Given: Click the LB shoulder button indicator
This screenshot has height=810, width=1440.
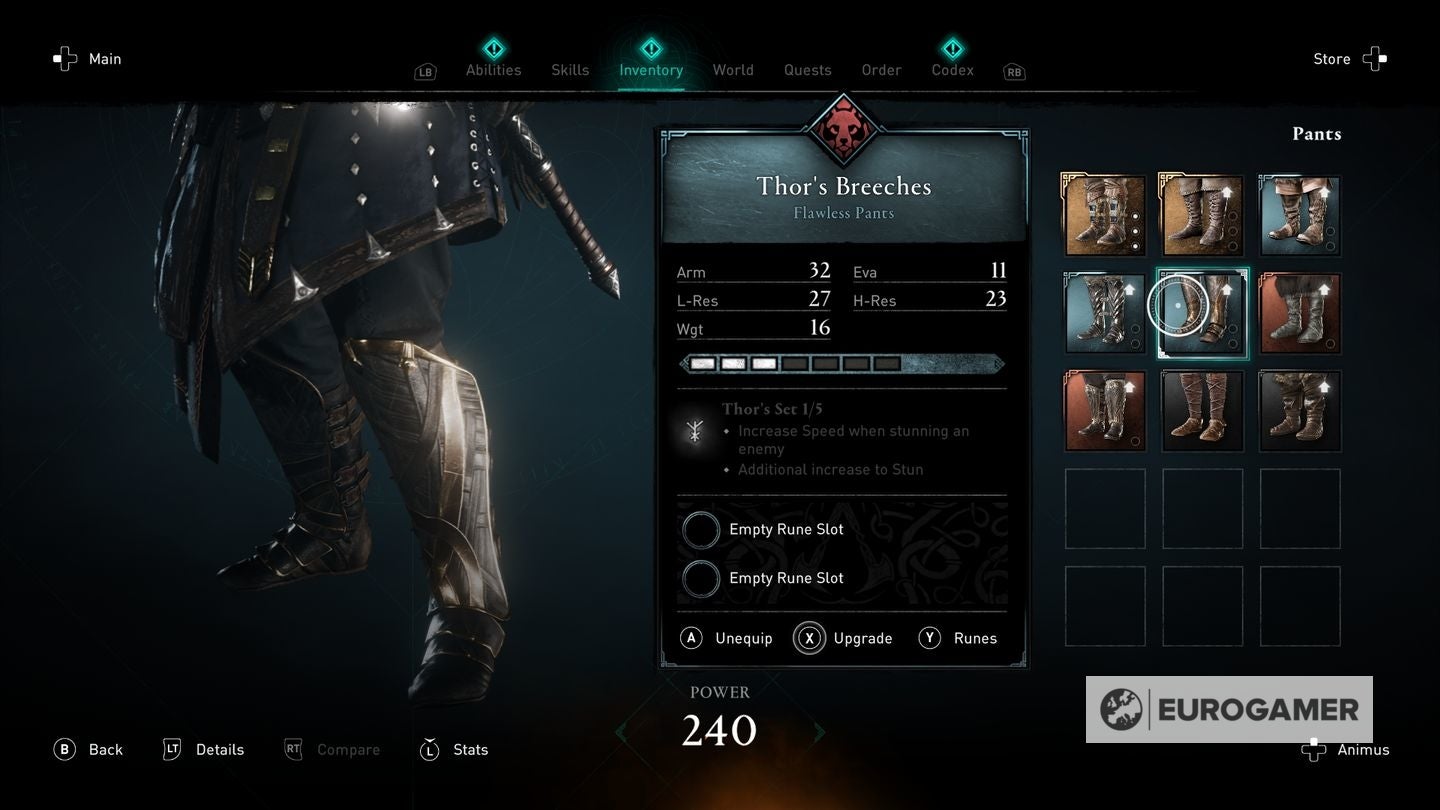Looking at the screenshot, I should pyautogui.click(x=424, y=71).
